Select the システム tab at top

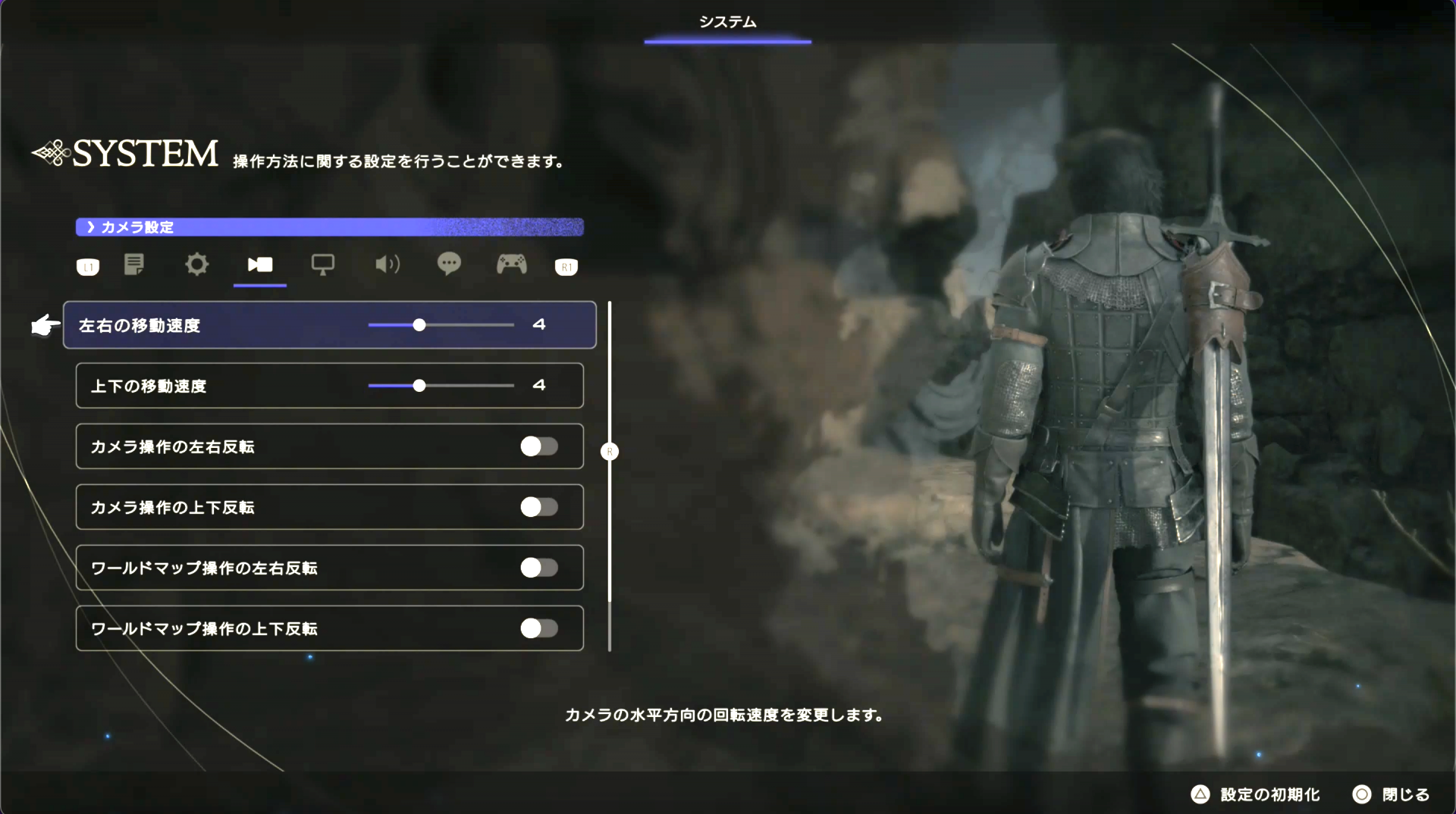tap(726, 22)
